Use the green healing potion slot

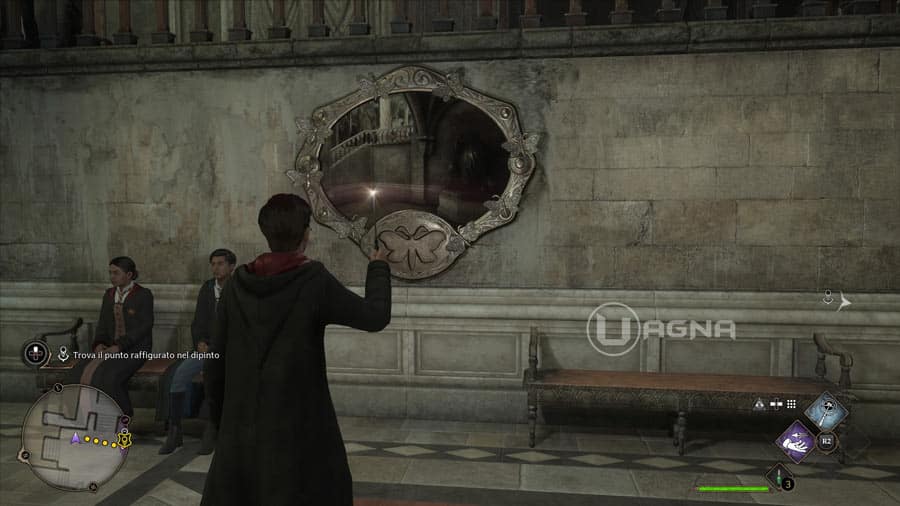779,478
